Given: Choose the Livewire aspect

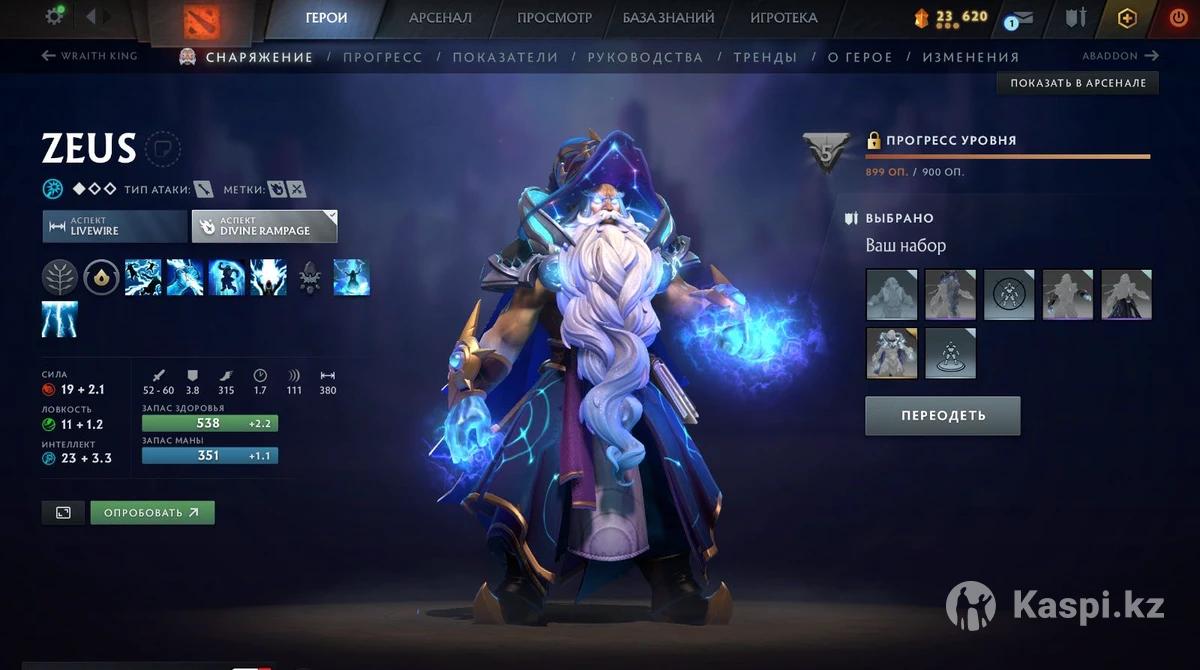Looking at the screenshot, I should pyautogui.click(x=114, y=226).
